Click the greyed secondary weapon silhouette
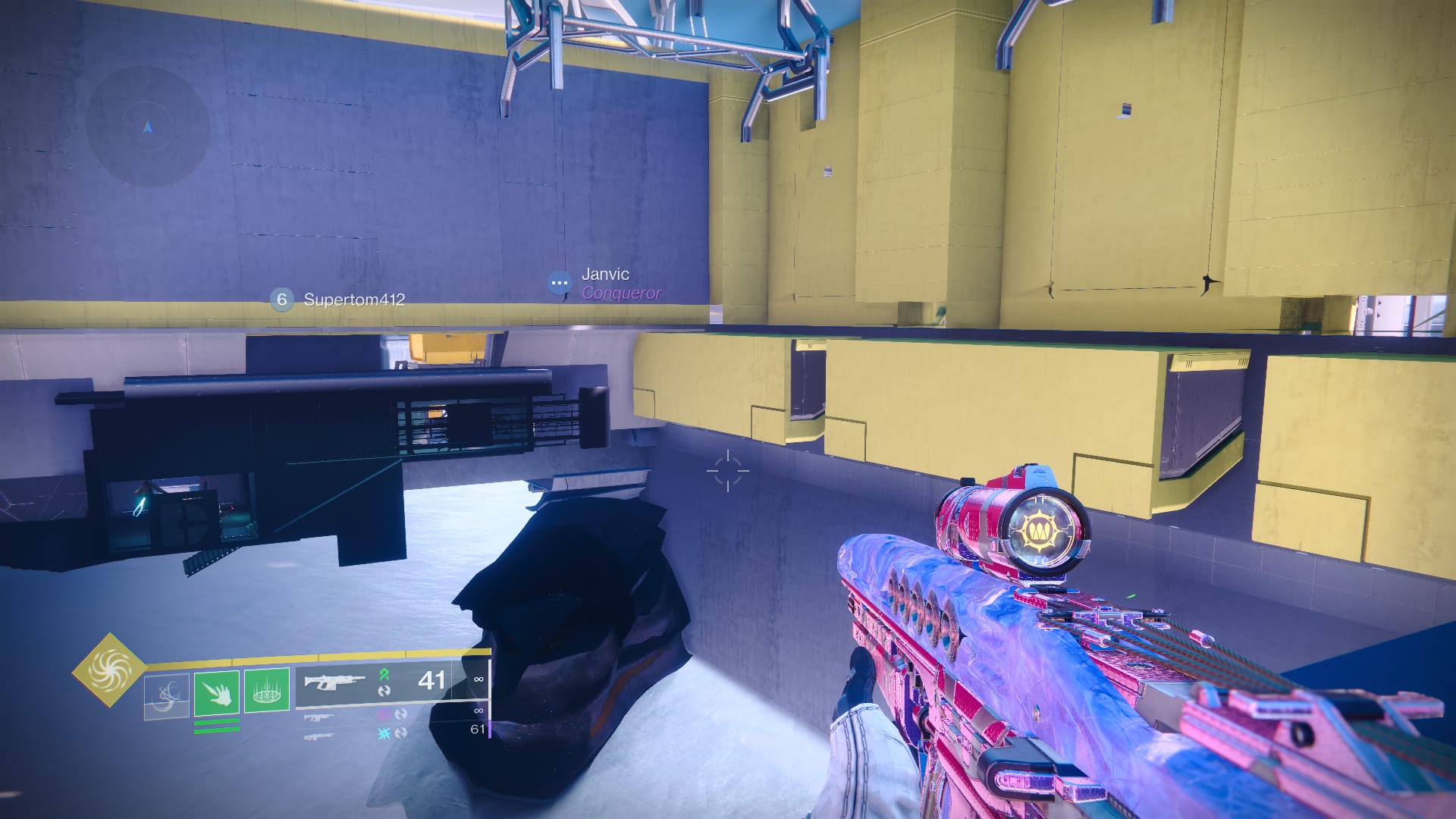This screenshot has height=819, width=1456. tap(318, 718)
